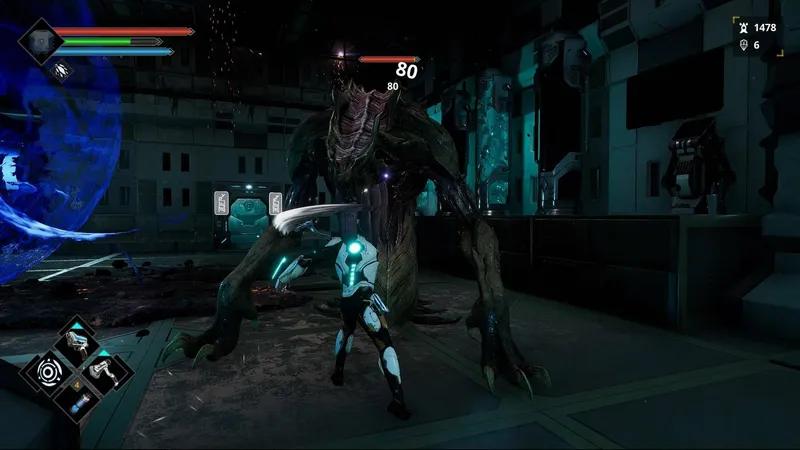Activate the concentric circles ability slot

[x=48, y=373]
